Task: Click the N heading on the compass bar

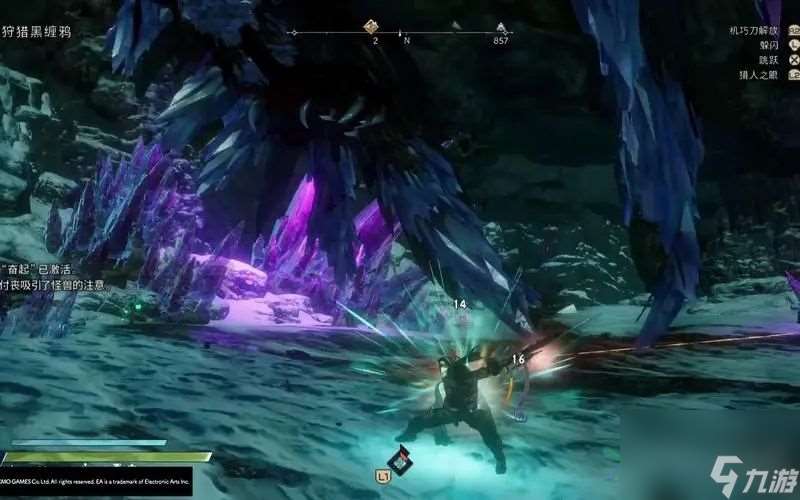Action: [x=406, y=41]
